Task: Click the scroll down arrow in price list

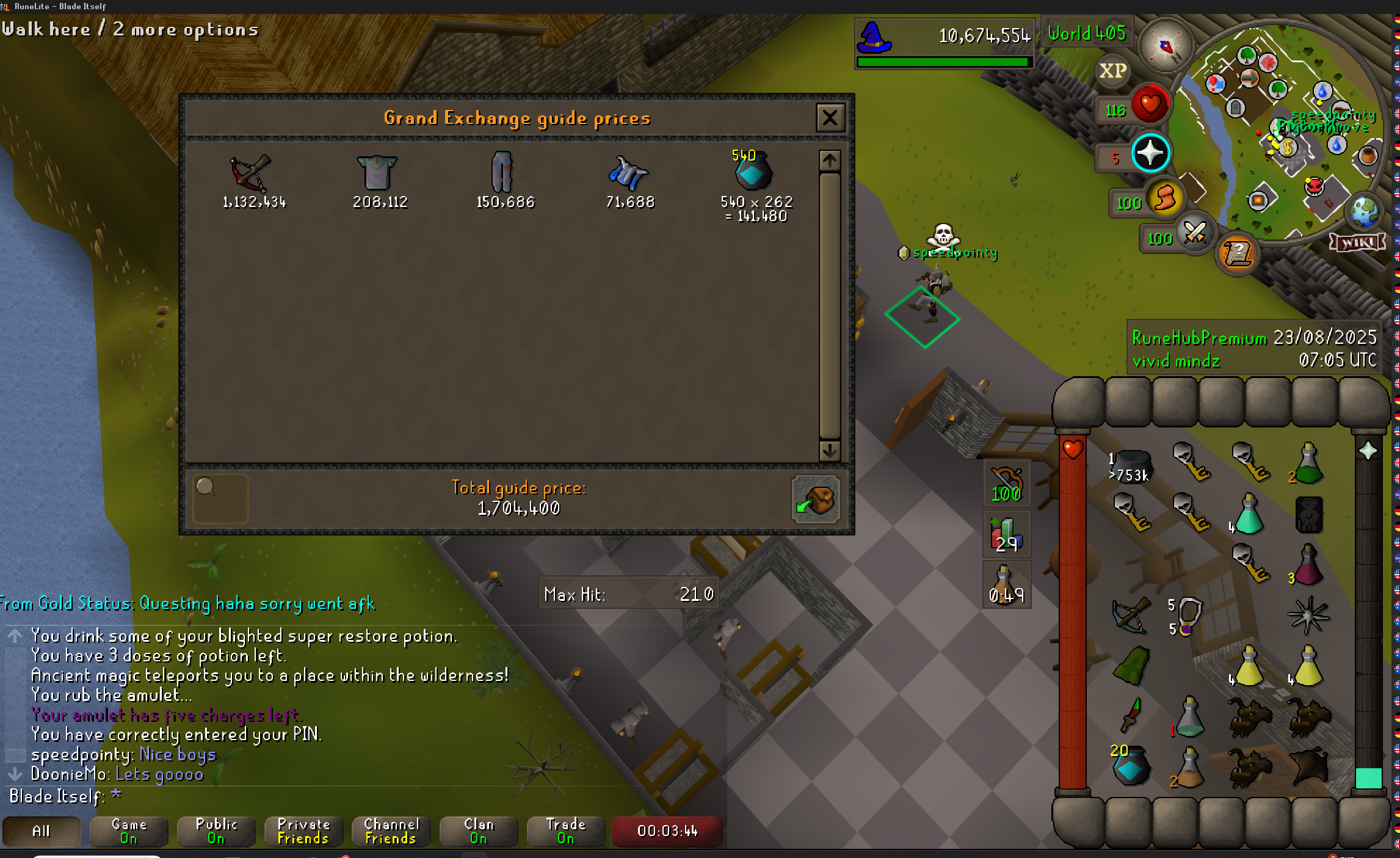Action: pos(829,451)
